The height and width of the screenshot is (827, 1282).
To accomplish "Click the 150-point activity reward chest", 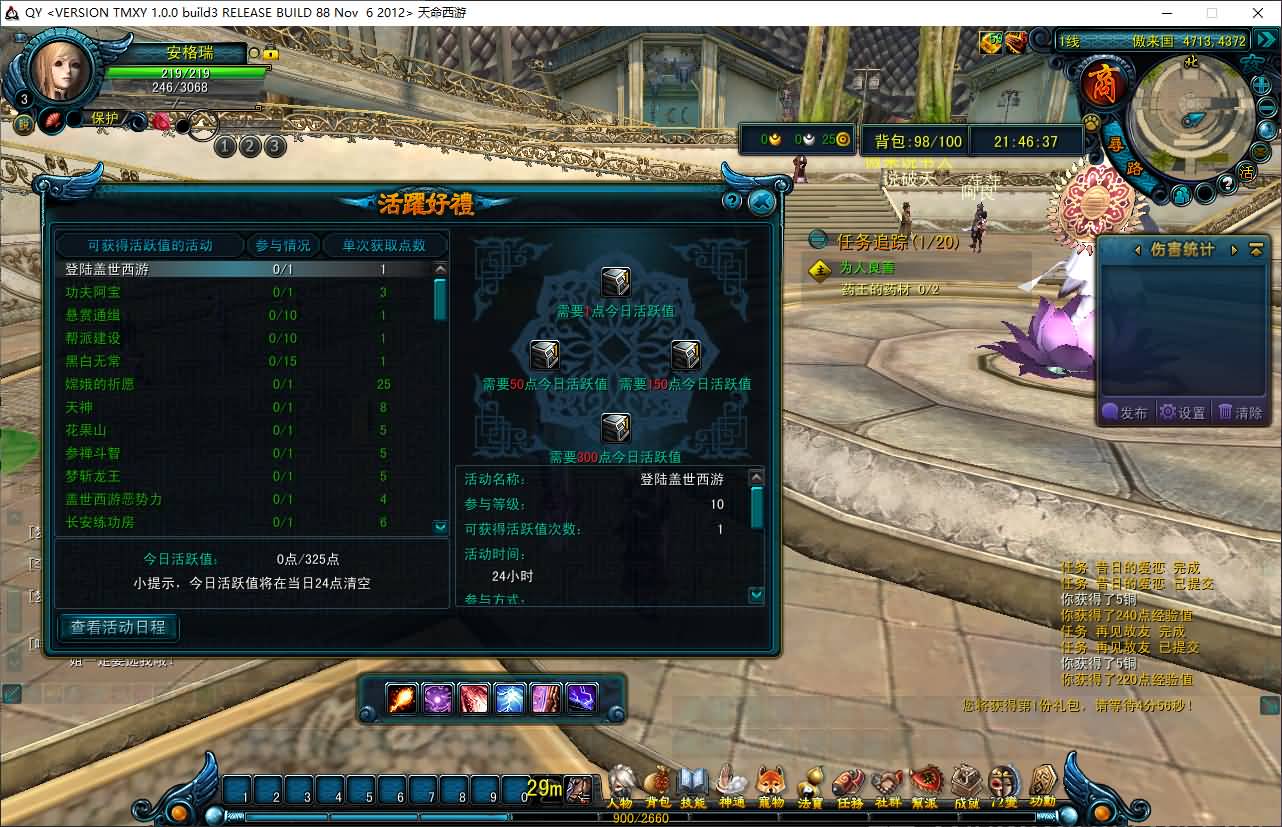I will click(686, 355).
